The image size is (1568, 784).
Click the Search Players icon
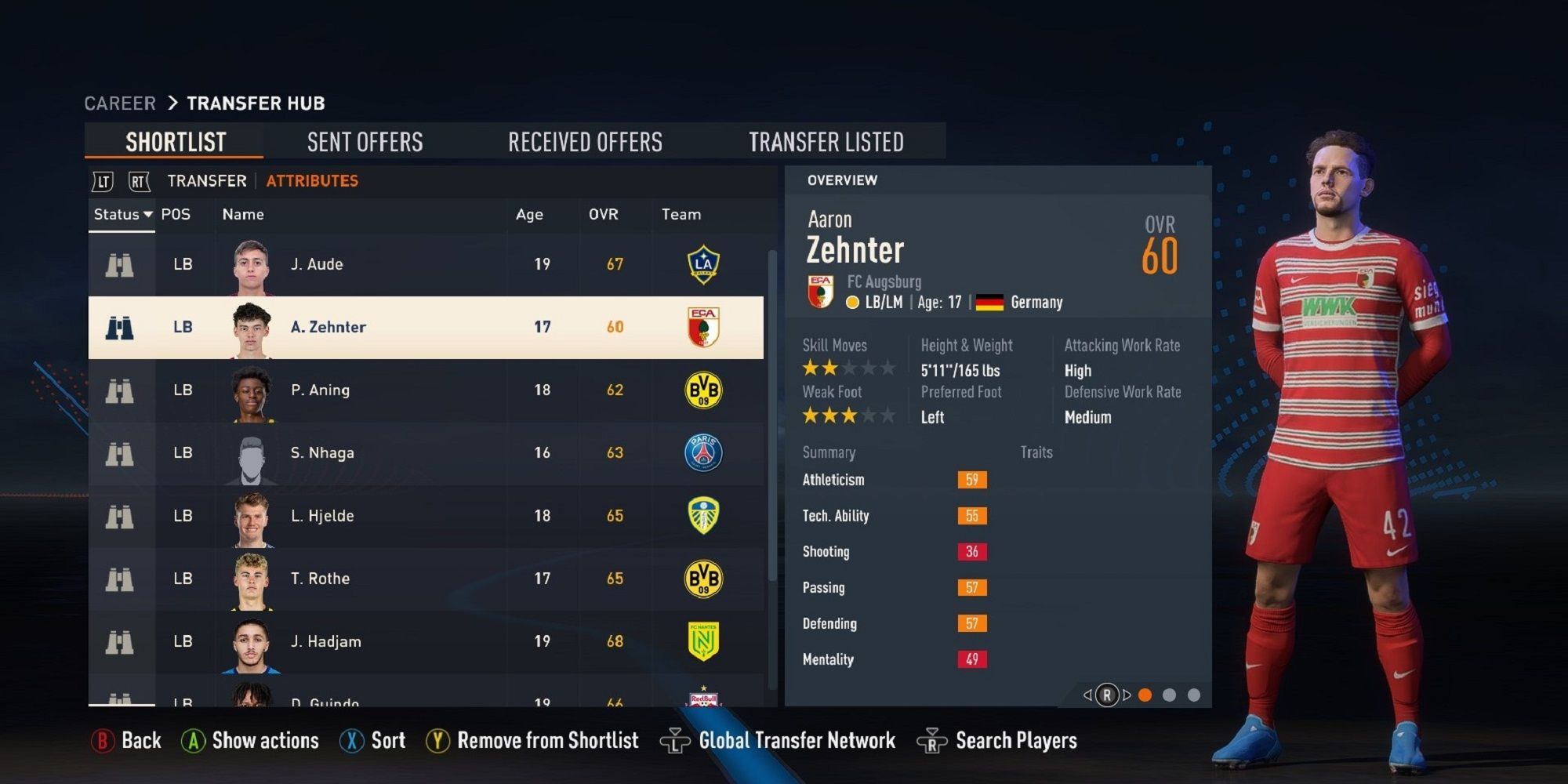931,740
